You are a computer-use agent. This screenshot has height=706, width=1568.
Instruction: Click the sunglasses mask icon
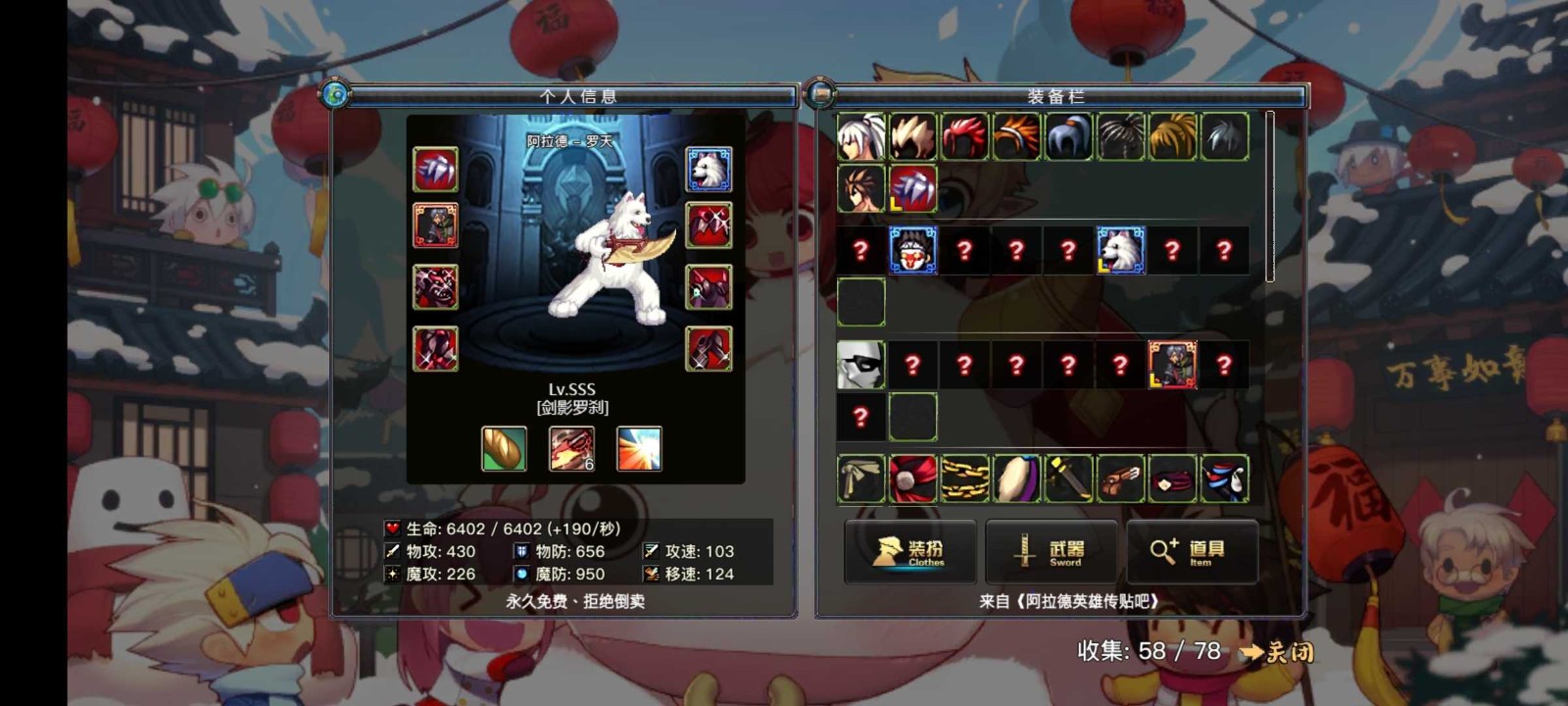point(860,364)
